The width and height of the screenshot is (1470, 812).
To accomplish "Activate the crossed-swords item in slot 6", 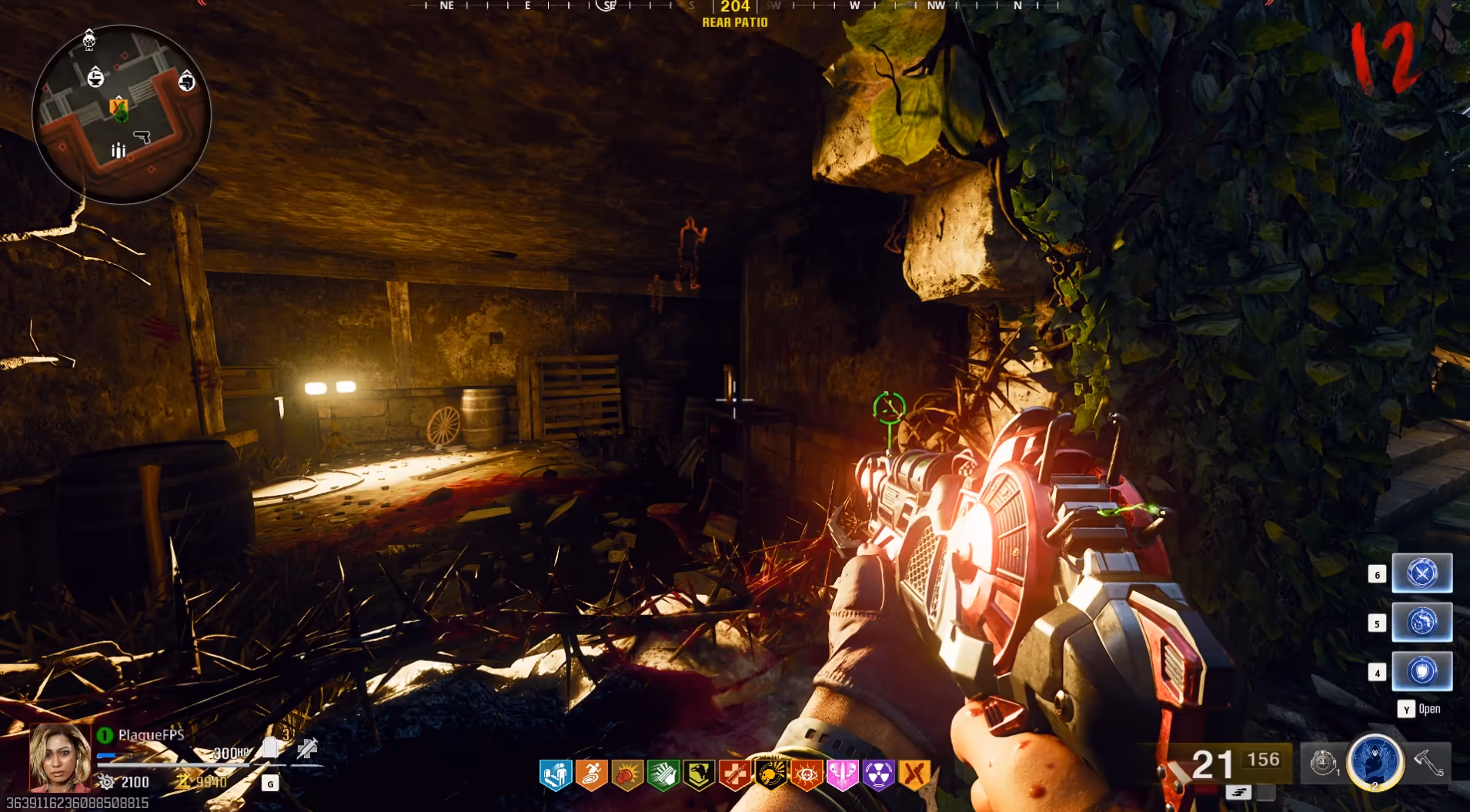I will click(1422, 573).
